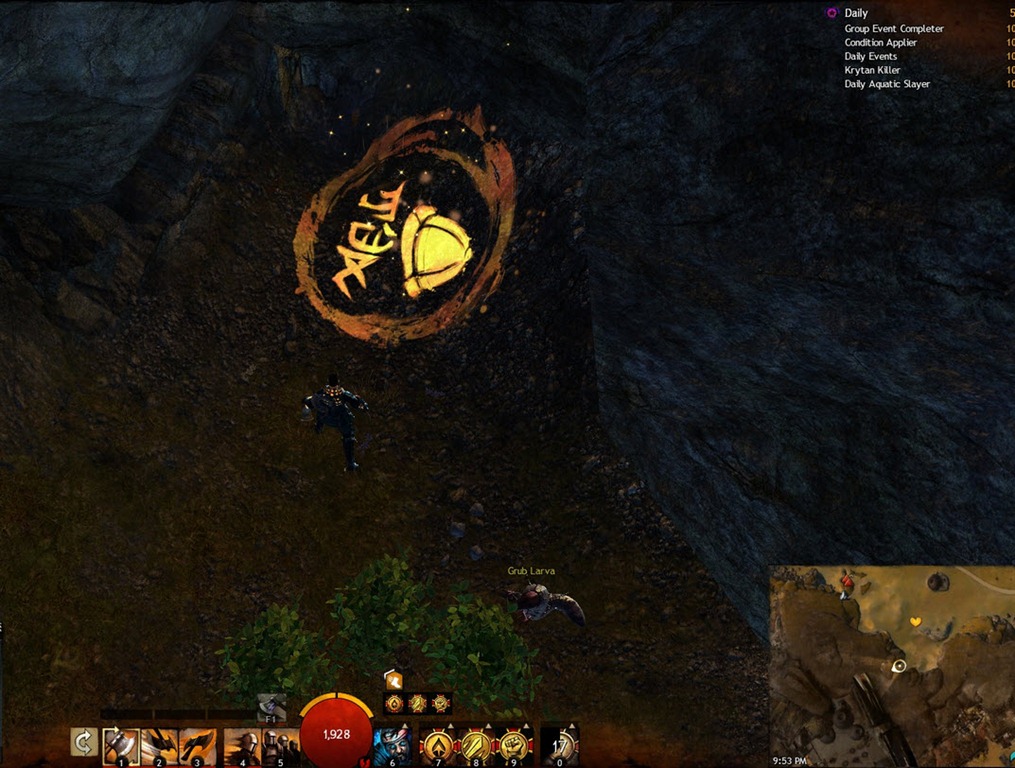Screen dimensions: 1015x768
Task: Use the healing skill in slot 6
Action: pos(392,745)
